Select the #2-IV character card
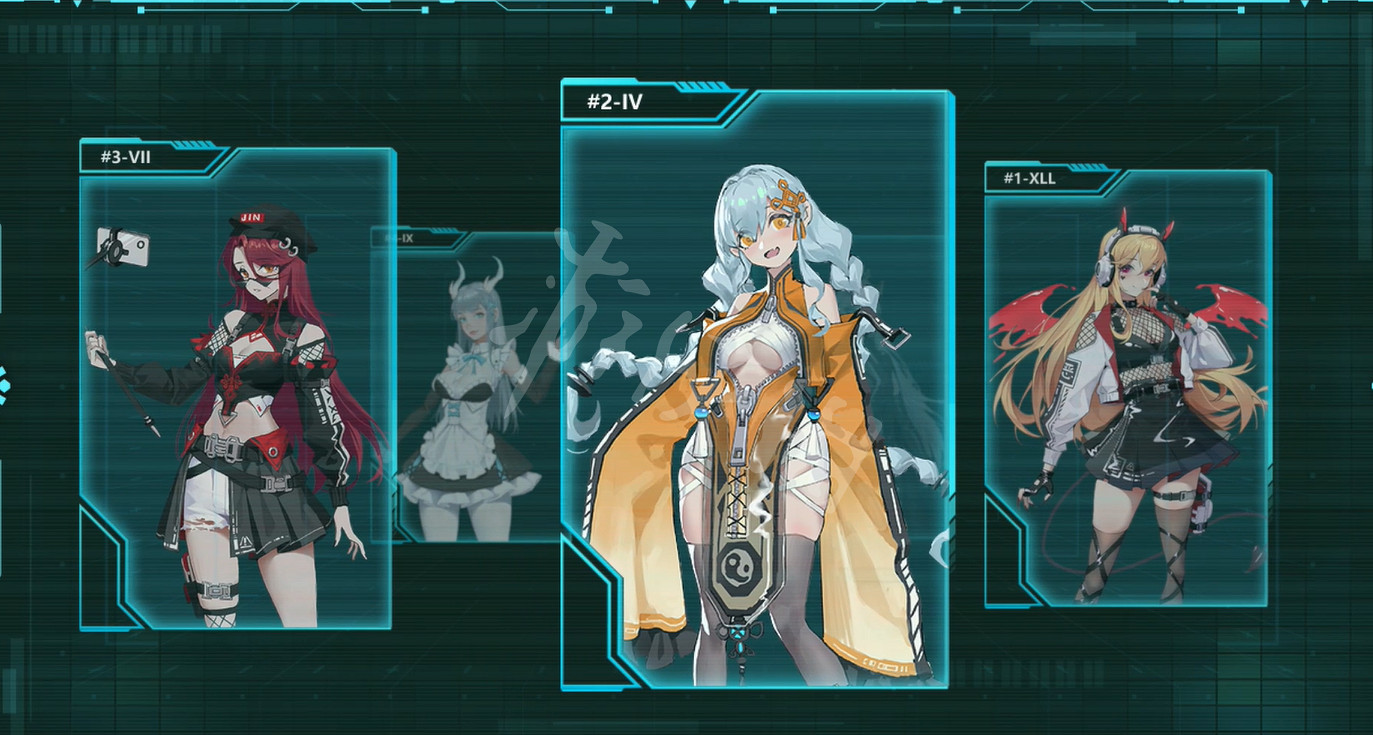Image resolution: width=1373 pixels, height=735 pixels. [755, 400]
